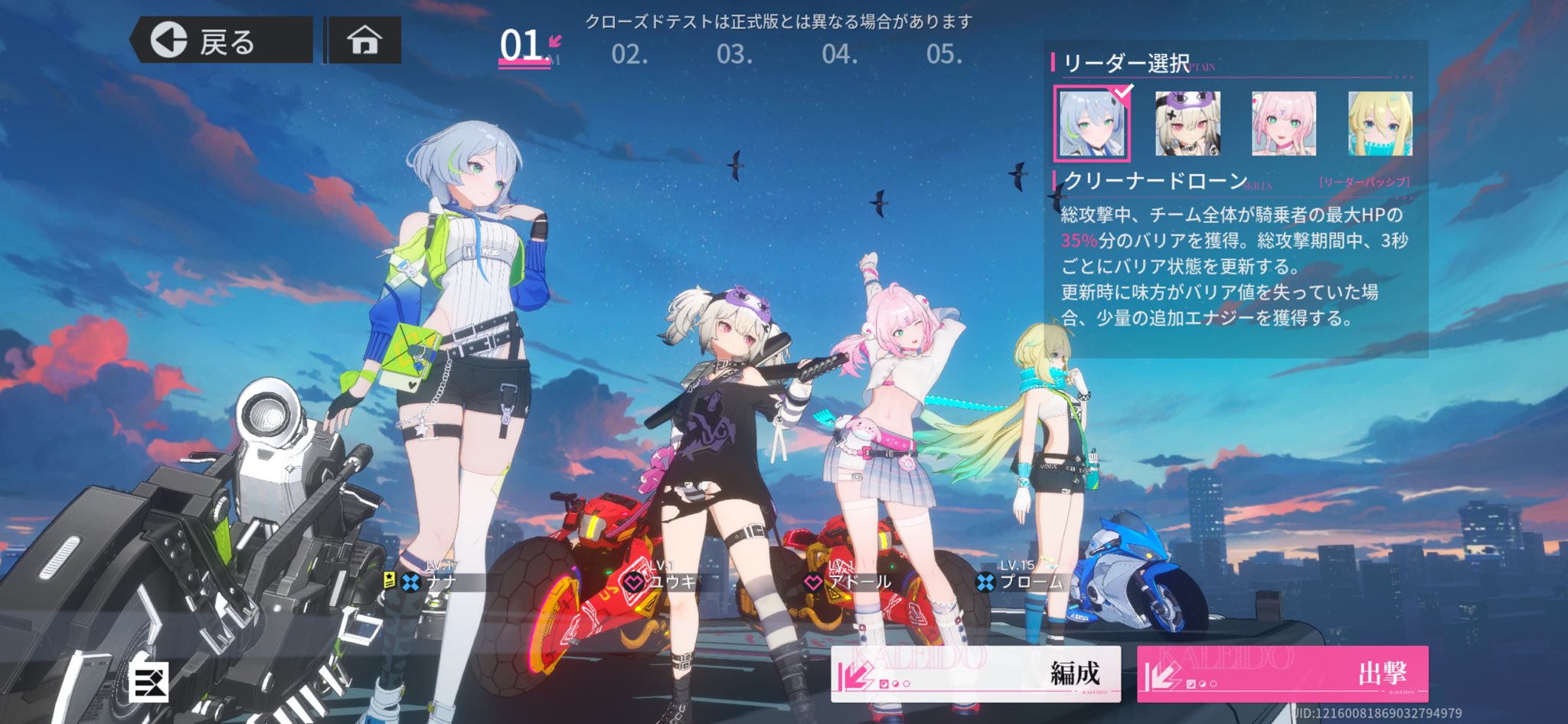Choose the silver-haired Nana leader portrait
Viewport: 1568px width, 724px height.
(1092, 123)
